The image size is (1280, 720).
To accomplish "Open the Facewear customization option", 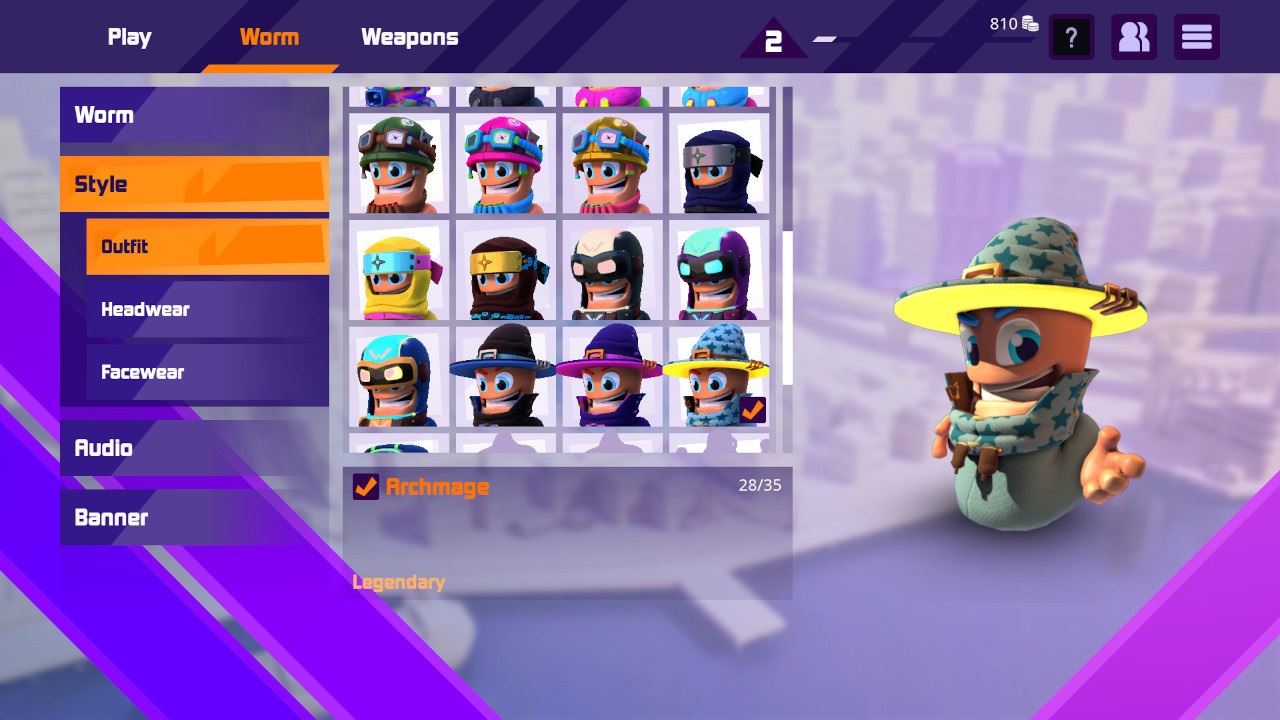I will click(142, 371).
